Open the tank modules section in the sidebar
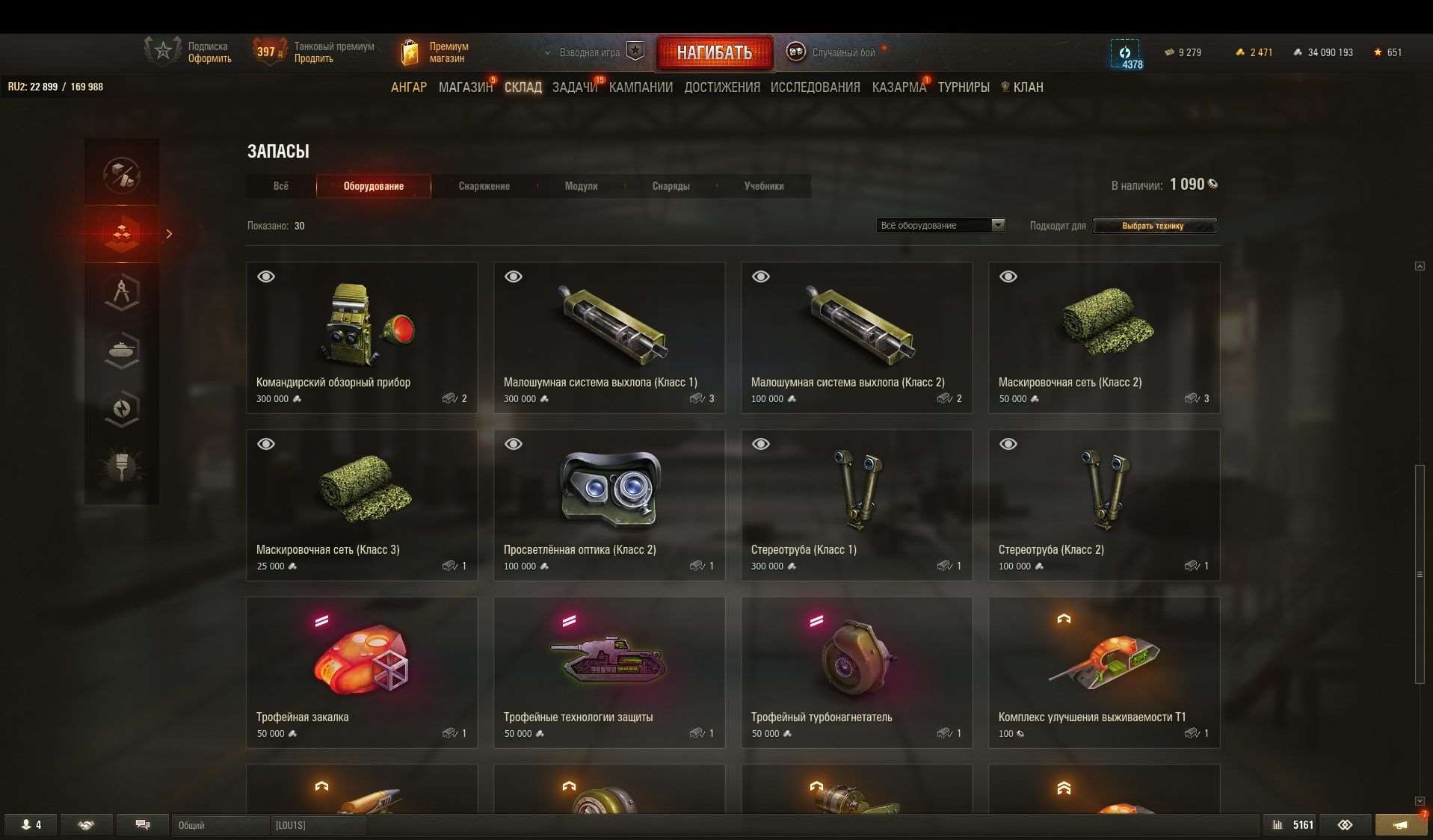The image size is (1433, 840). point(122,350)
